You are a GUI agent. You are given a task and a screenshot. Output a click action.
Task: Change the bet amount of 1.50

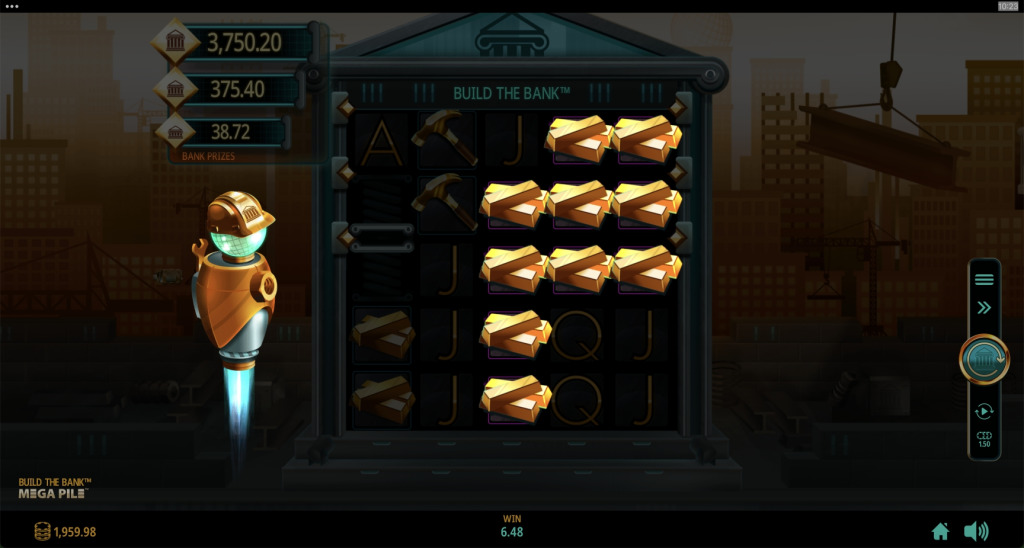tap(984, 440)
